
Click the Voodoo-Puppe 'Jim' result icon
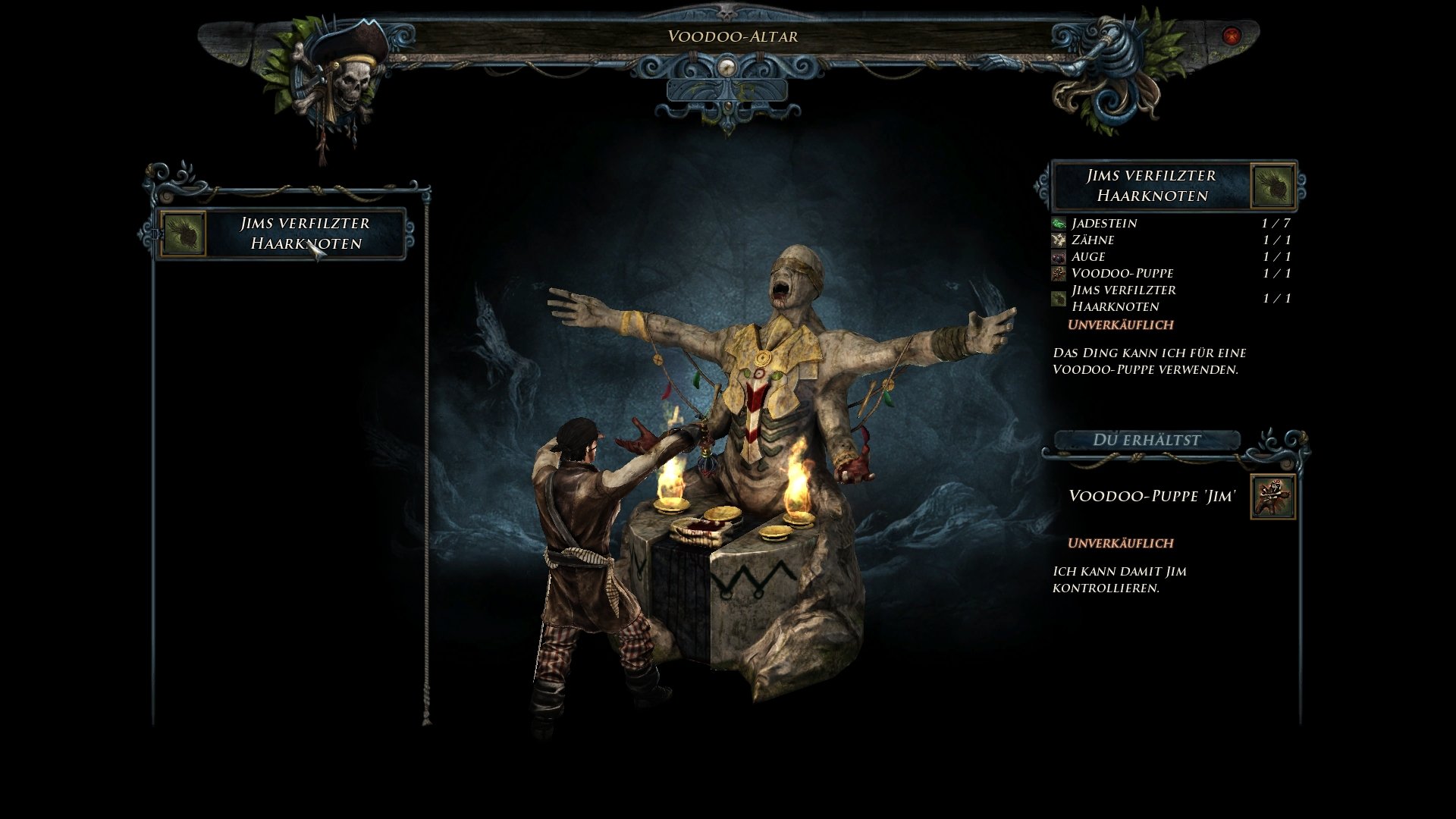click(1272, 497)
